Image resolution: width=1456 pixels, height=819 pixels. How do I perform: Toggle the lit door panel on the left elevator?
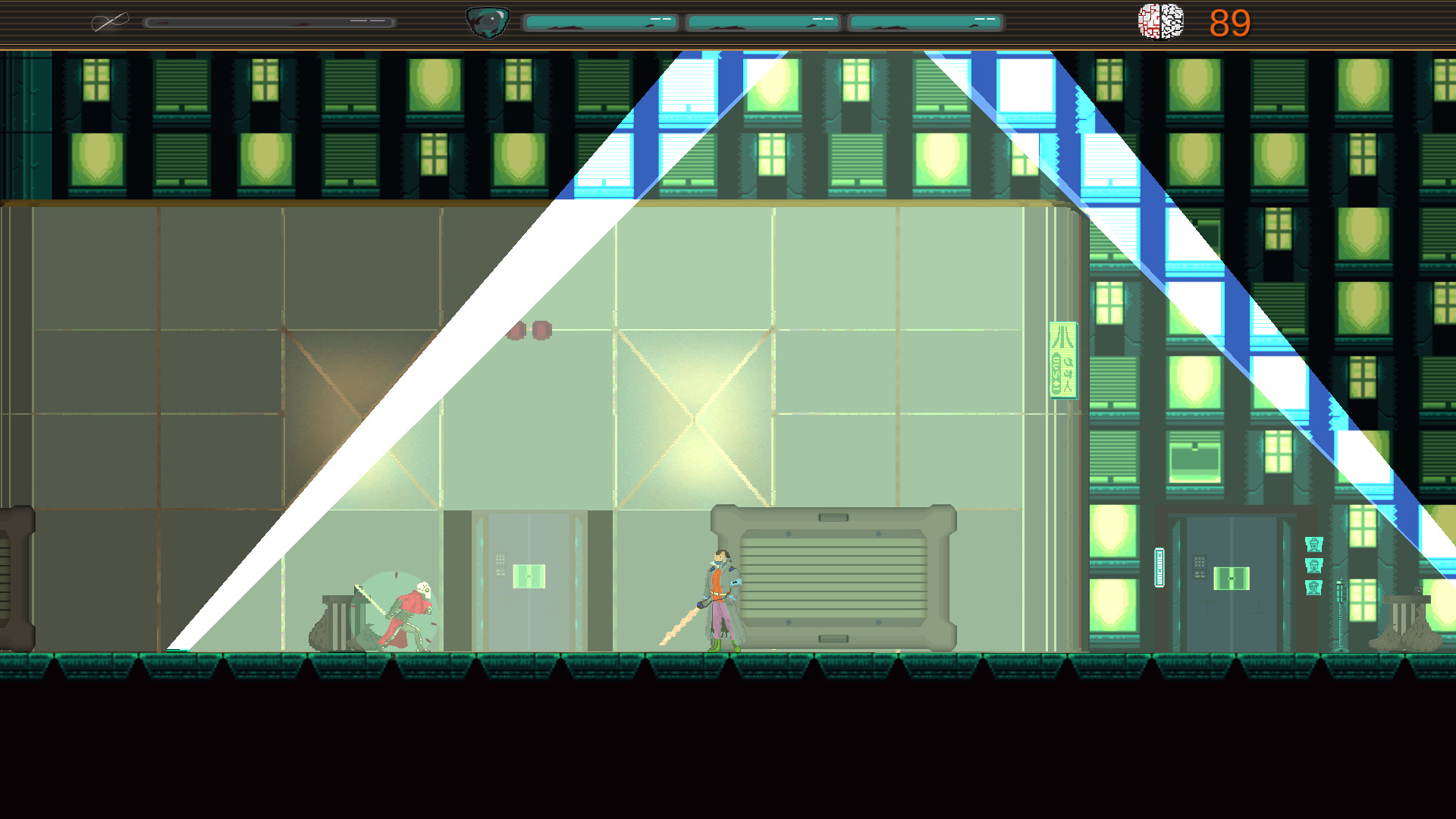click(x=531, y=575)
